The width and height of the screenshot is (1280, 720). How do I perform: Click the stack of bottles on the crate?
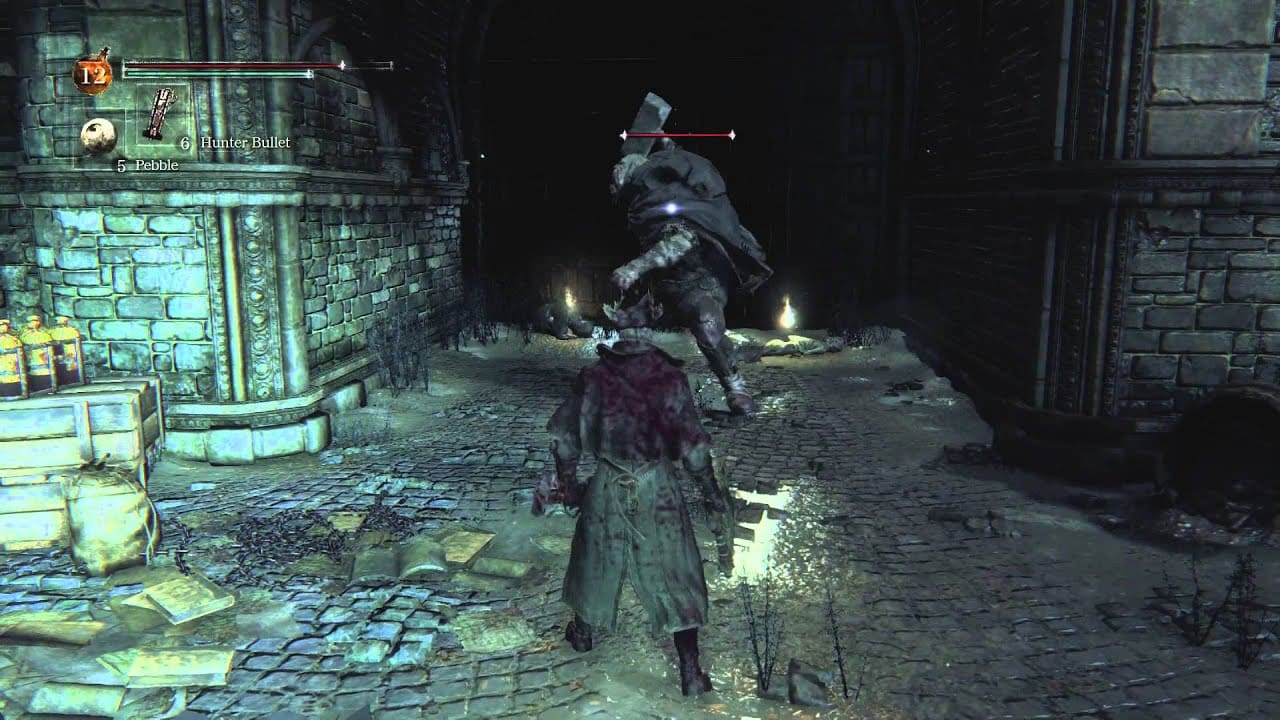[x=35, y=350]
